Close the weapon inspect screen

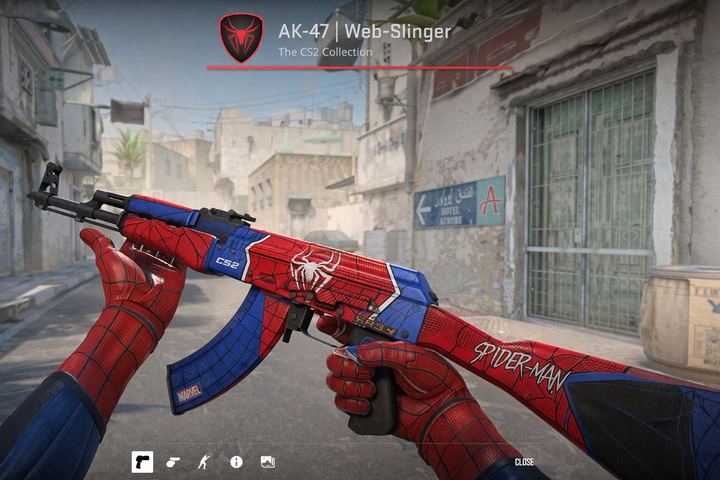point(524,462)
